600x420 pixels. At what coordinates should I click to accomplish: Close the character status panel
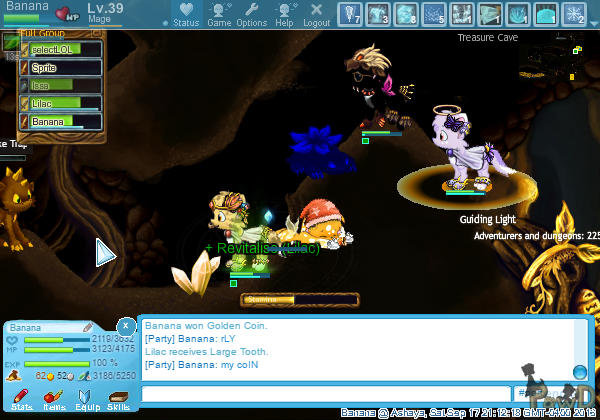click(125, 327)
